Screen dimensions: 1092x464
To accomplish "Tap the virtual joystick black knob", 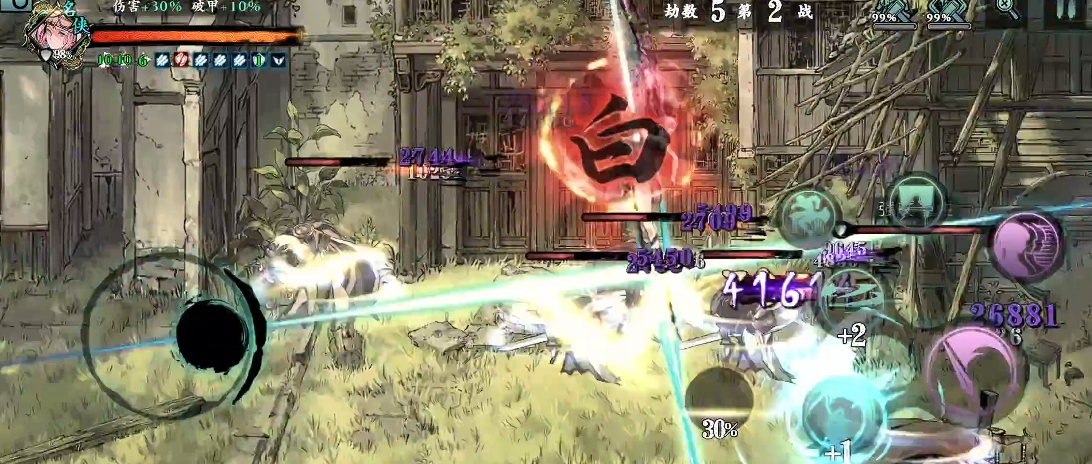I will point(212,333).
